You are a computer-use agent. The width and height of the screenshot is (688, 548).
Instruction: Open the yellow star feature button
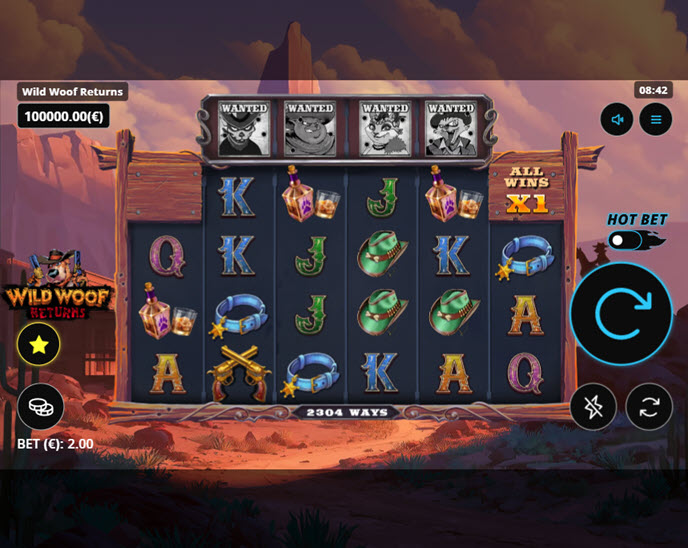(39, 345)
